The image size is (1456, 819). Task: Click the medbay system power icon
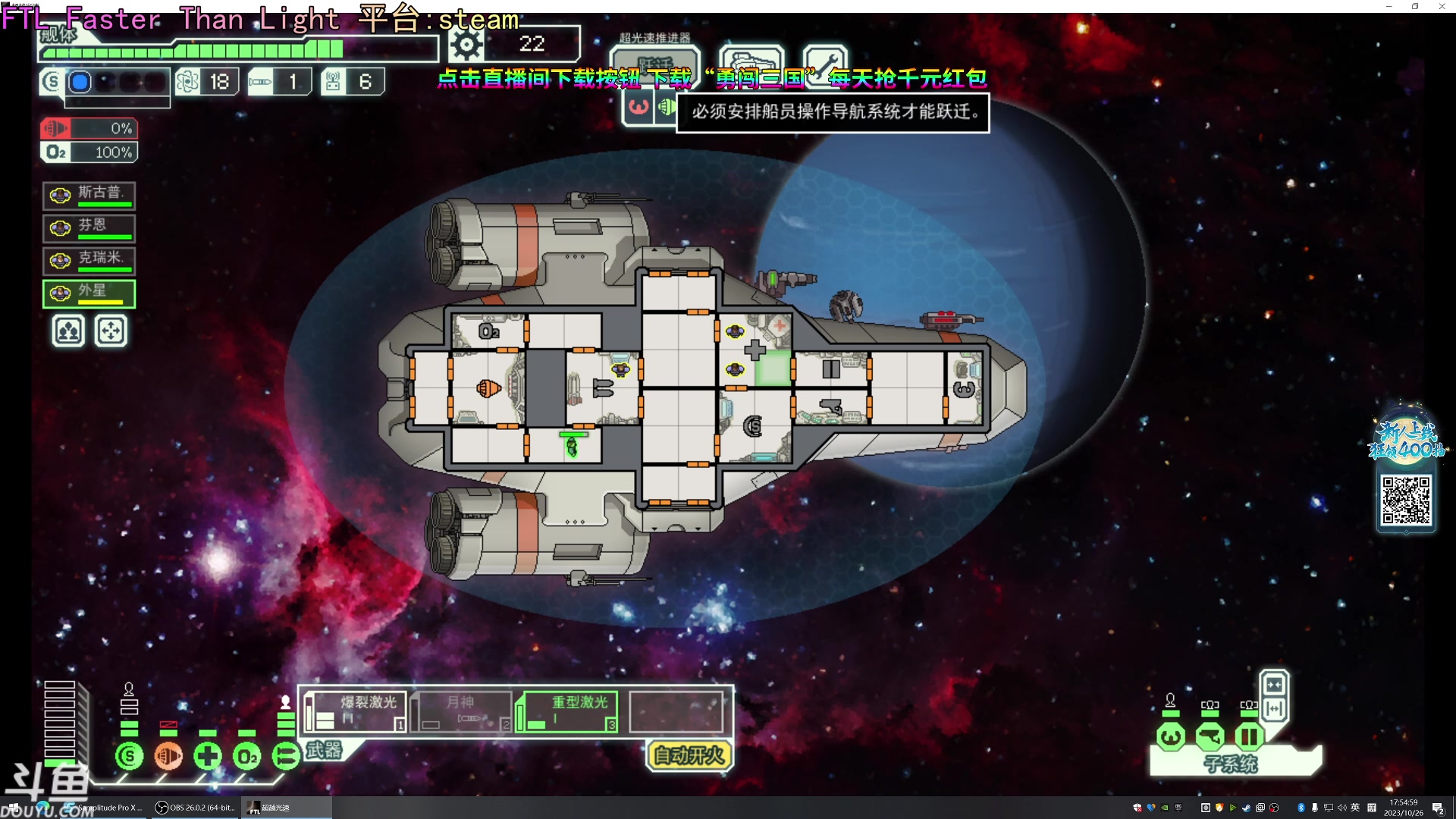(208, 756)
